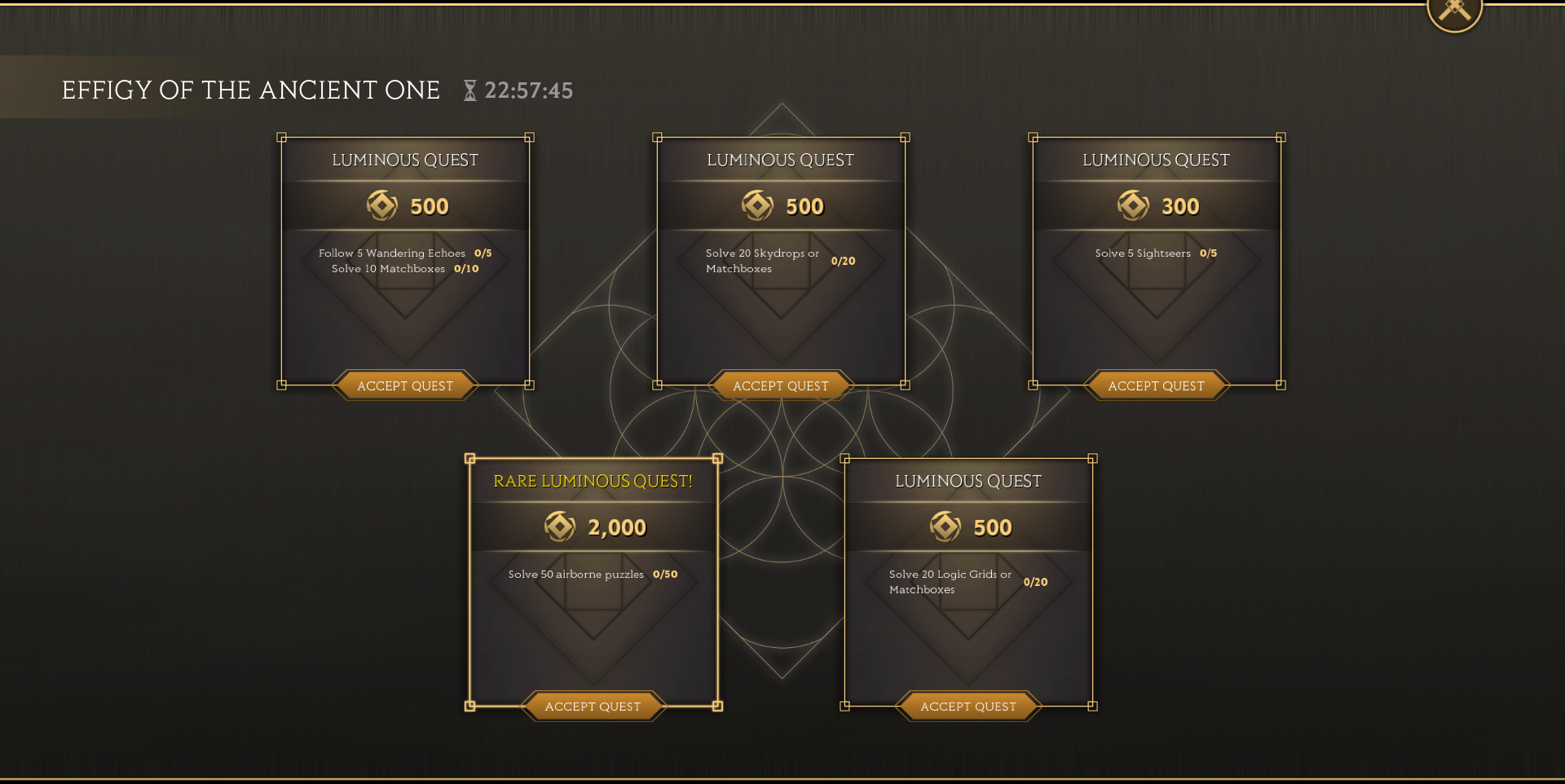Click Accept Quest on the Skydrops quest

tap(780, 385)
